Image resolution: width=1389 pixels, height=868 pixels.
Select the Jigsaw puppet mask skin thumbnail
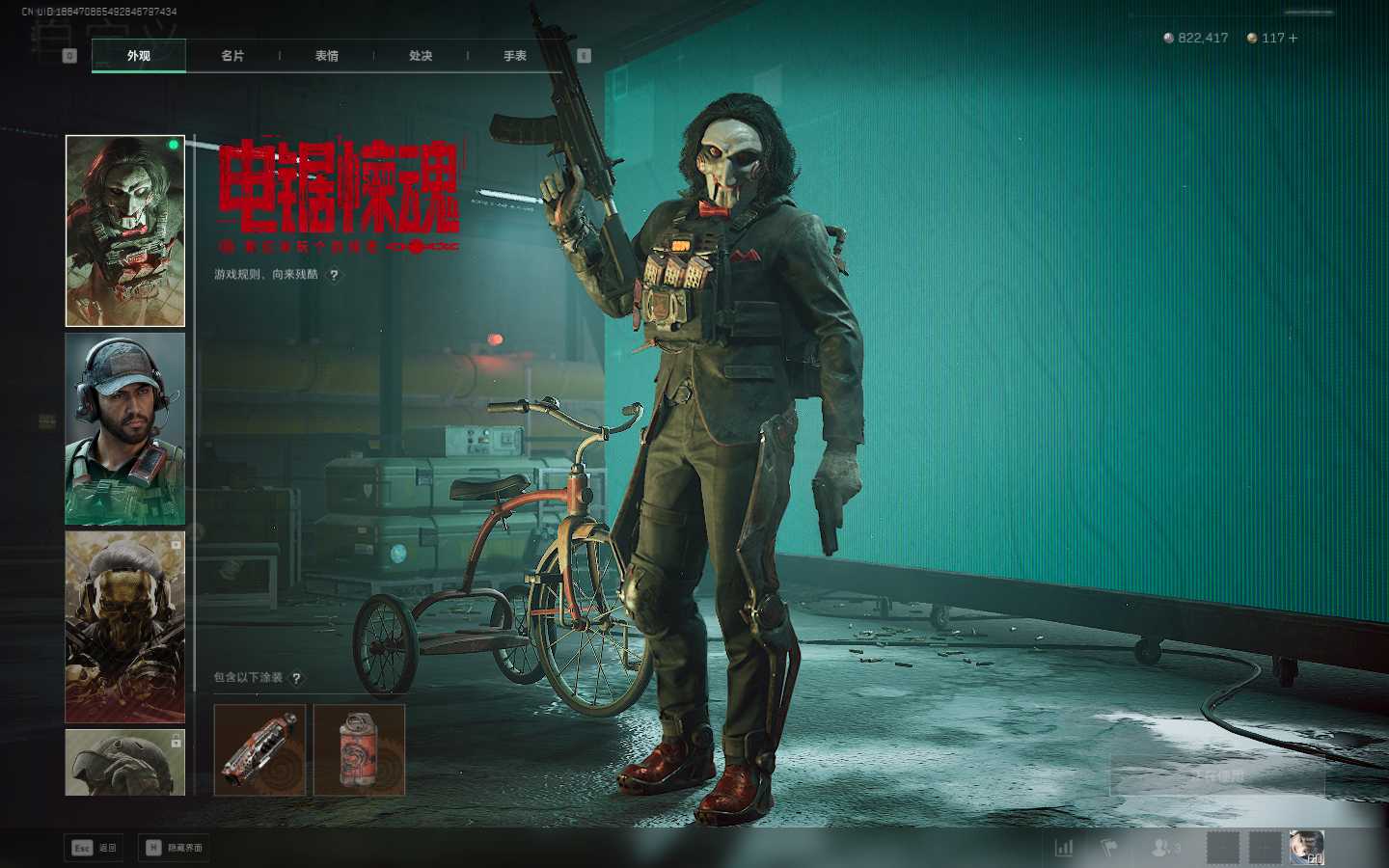[125, 231]
